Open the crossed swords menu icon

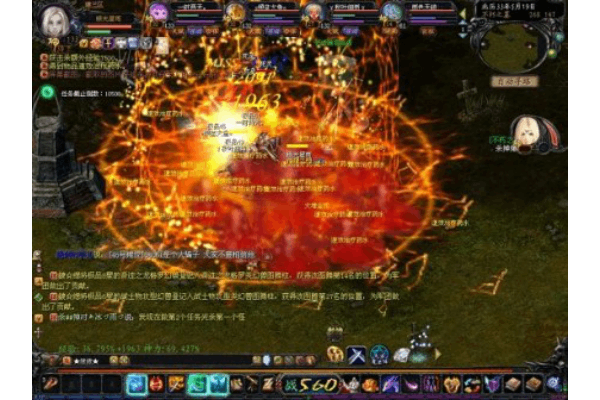[357, 354]
